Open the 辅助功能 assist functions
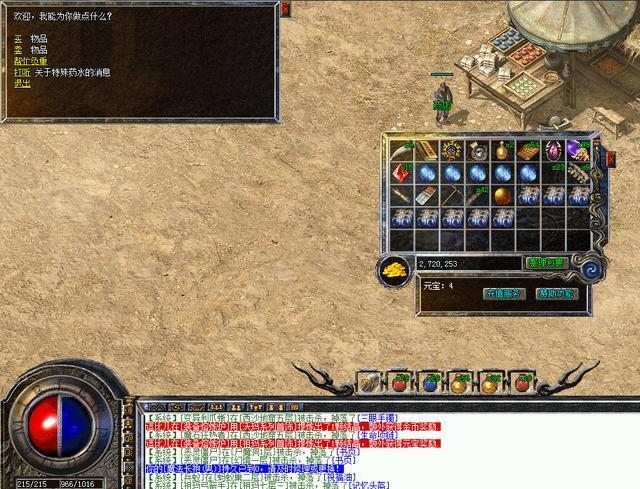This screenshot has height=489, width=640. pos(556,294)
